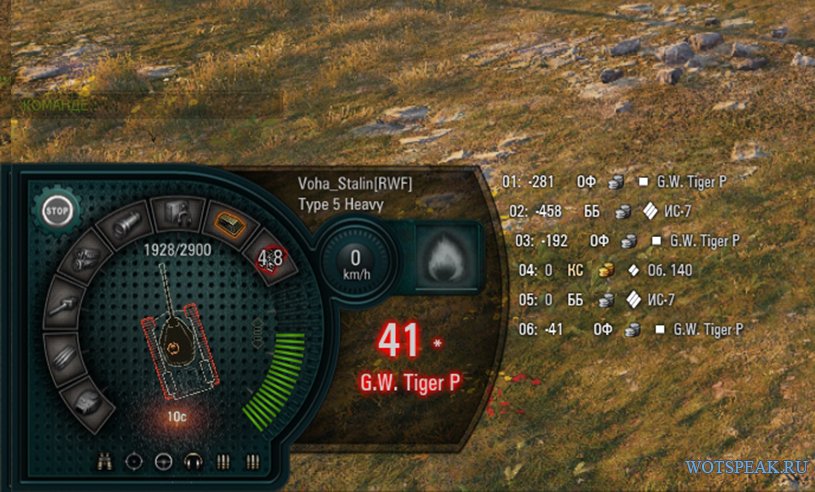
Task: Click the driver steering wheel crew icon
Action: coord(164,461)
